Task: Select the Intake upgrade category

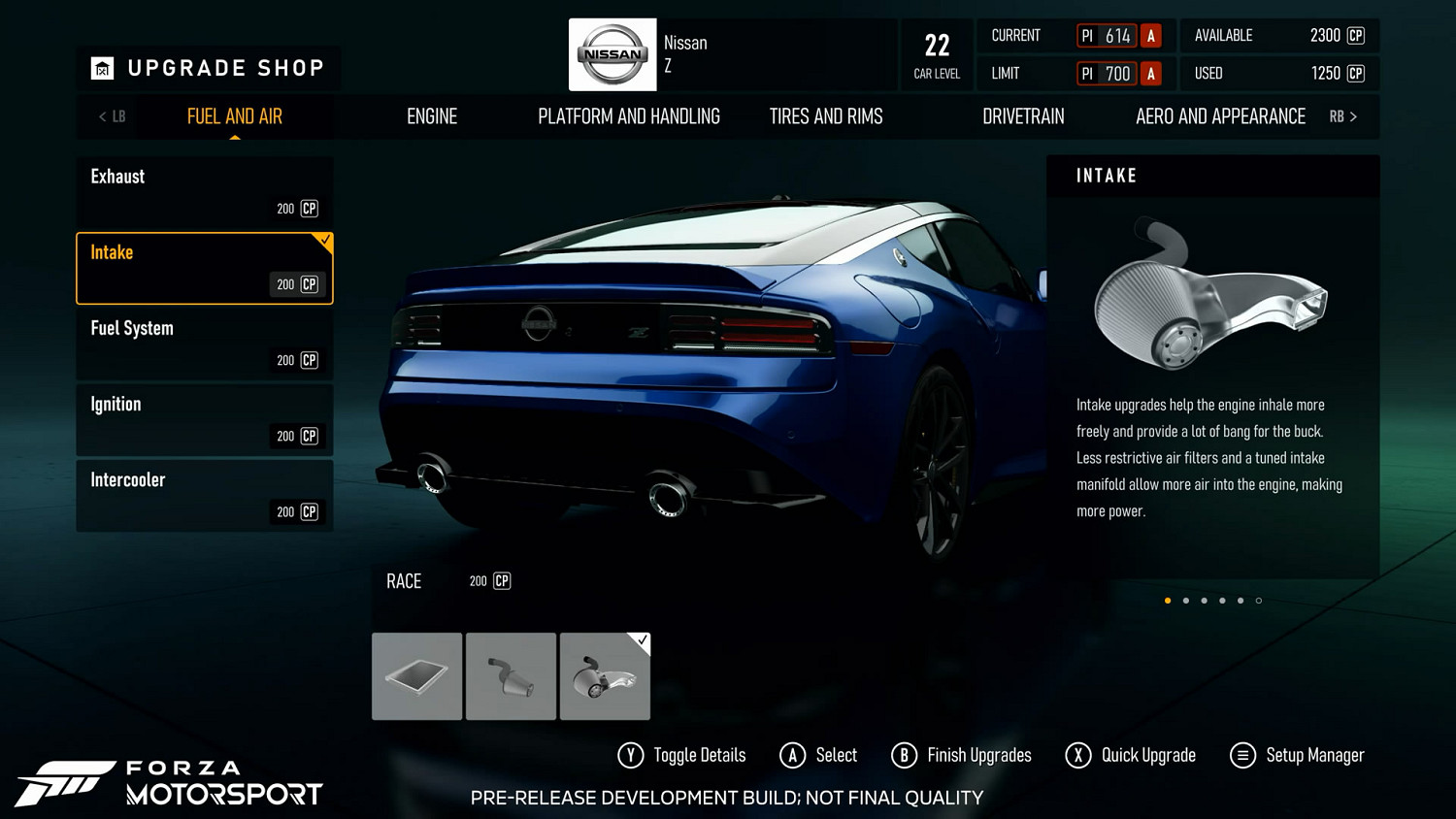Action: pos(205,268)
